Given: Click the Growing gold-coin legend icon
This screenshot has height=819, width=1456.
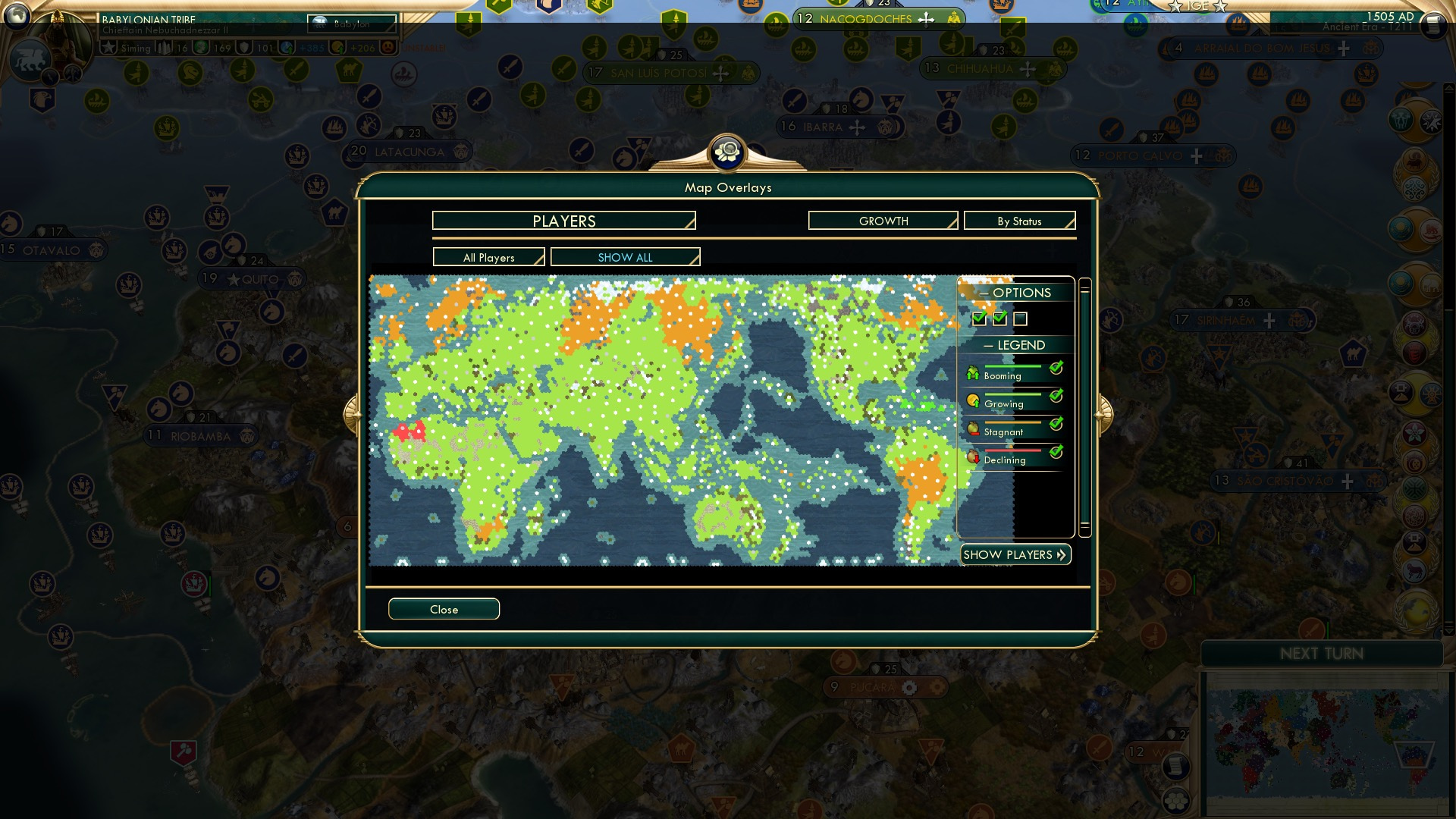Looking at the screenshot, I should coord(973,400).
